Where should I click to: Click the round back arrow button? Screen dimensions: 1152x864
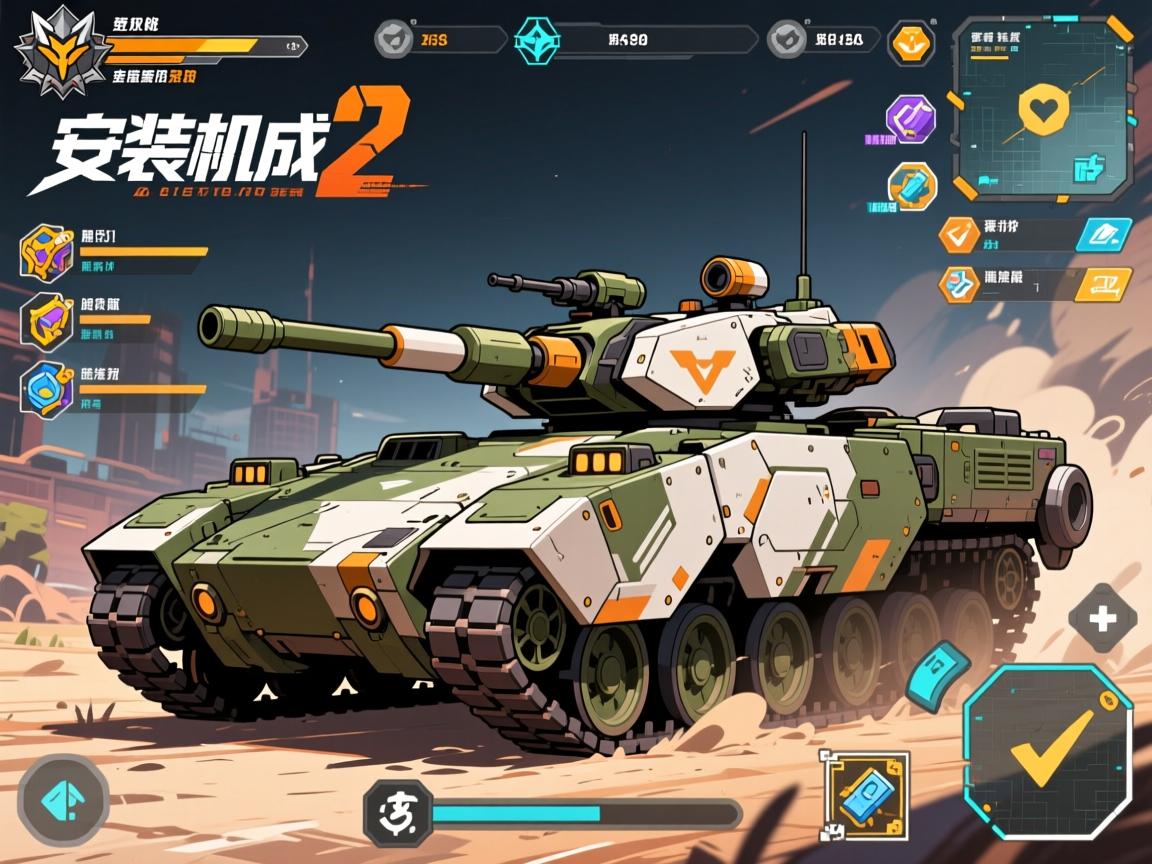(x=63, y=800)
